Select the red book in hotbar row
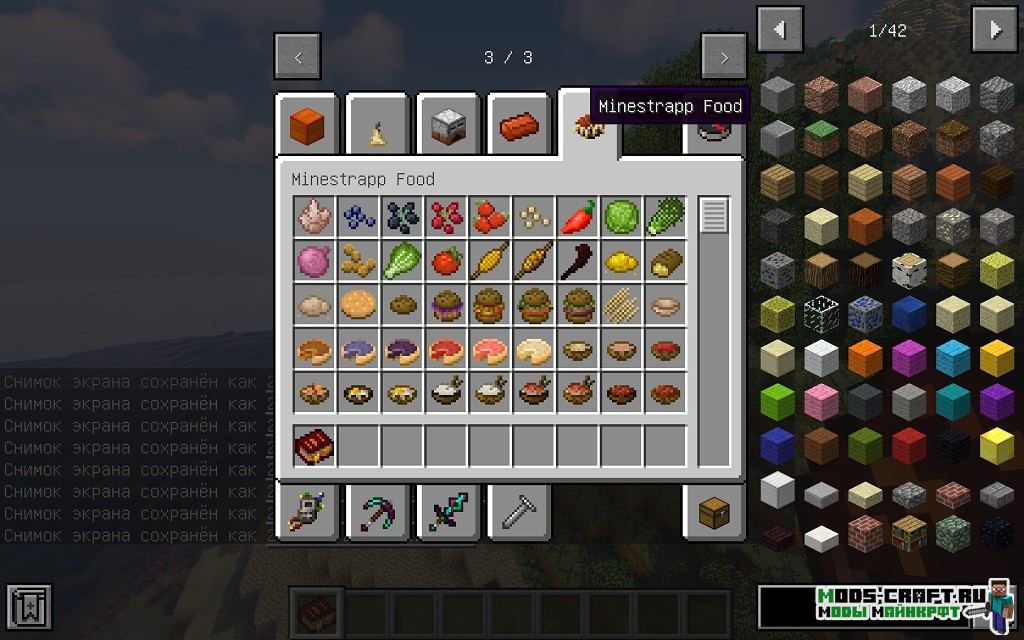This screenshot has width=1024, height=640. click(313, 446)
